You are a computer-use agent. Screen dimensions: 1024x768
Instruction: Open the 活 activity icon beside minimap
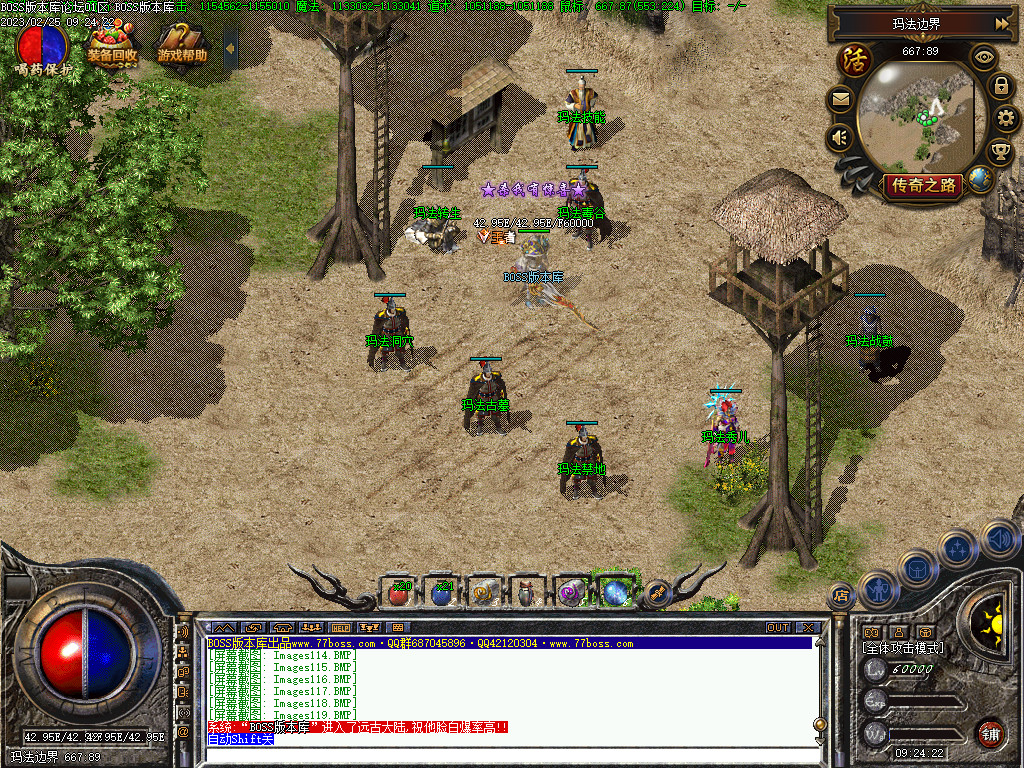[x=855, y=59]
